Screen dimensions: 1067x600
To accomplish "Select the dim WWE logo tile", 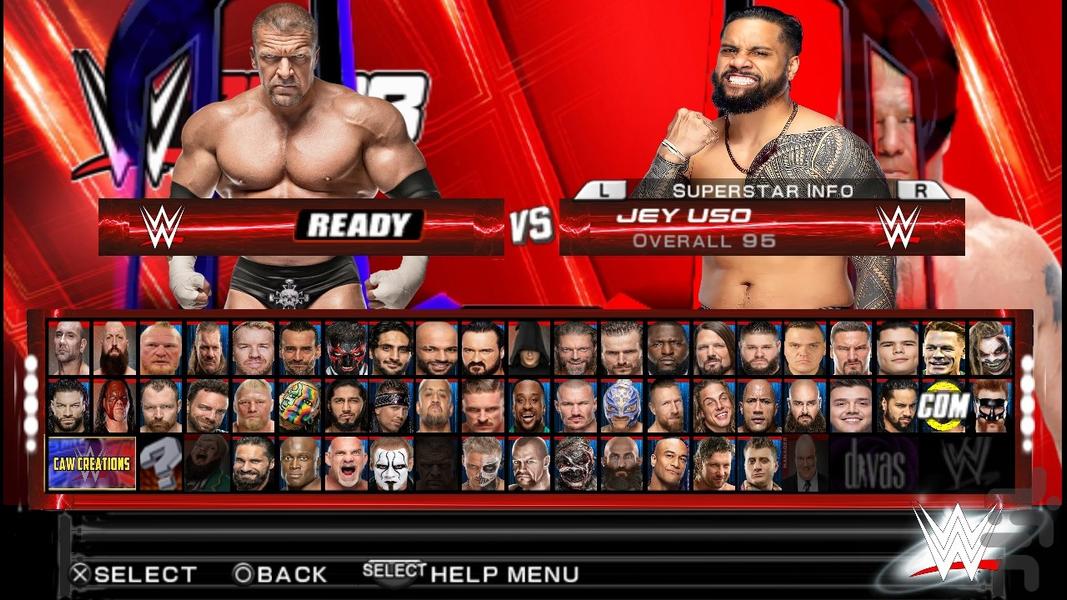I will pyautogui.click(x=965, y=464).
